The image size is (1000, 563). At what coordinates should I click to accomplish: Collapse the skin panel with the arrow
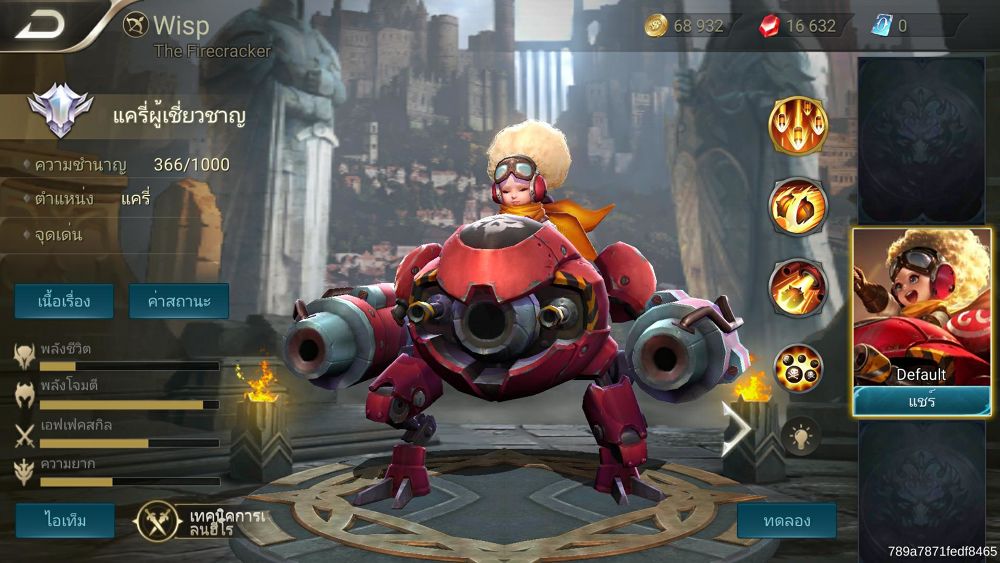point(737,428)
